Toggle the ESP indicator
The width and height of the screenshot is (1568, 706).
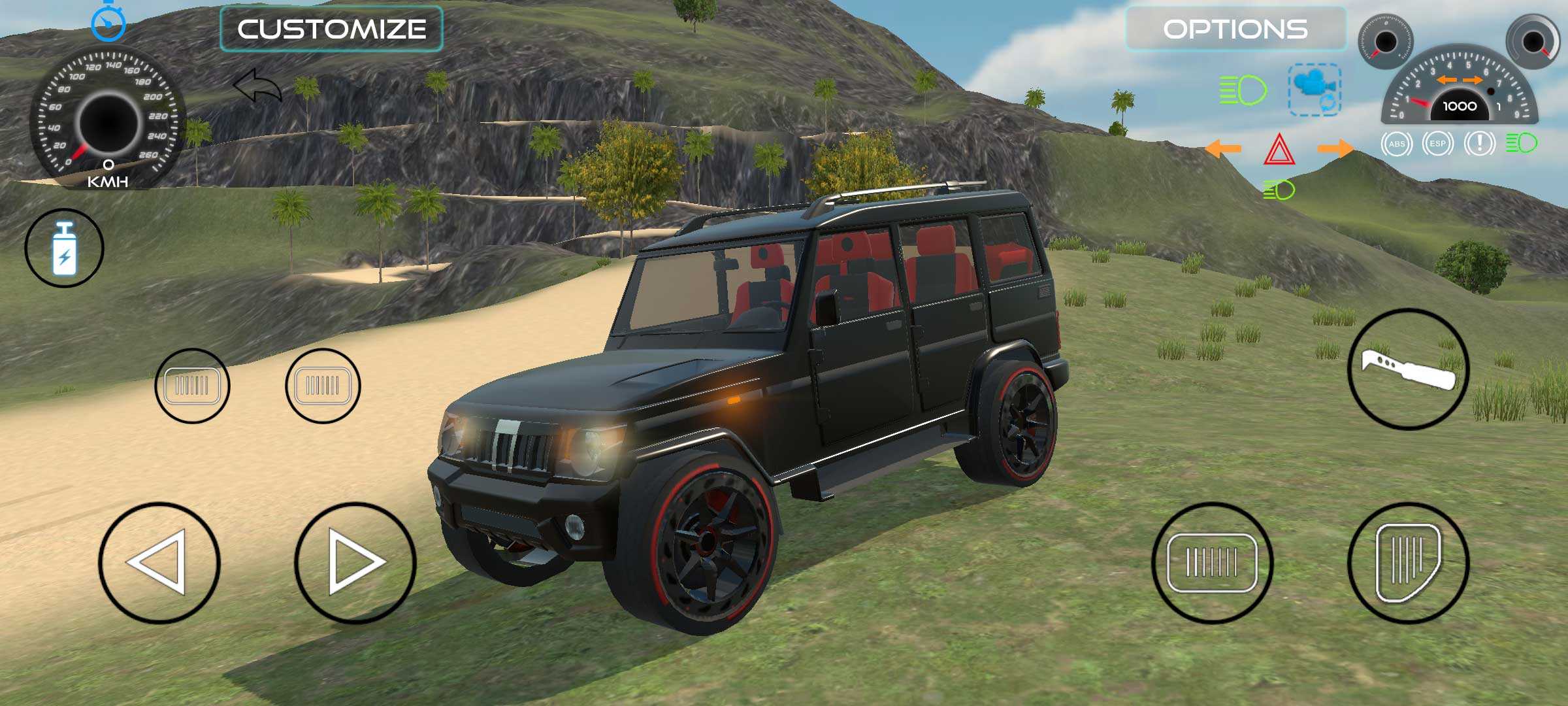coord(1437,144)
